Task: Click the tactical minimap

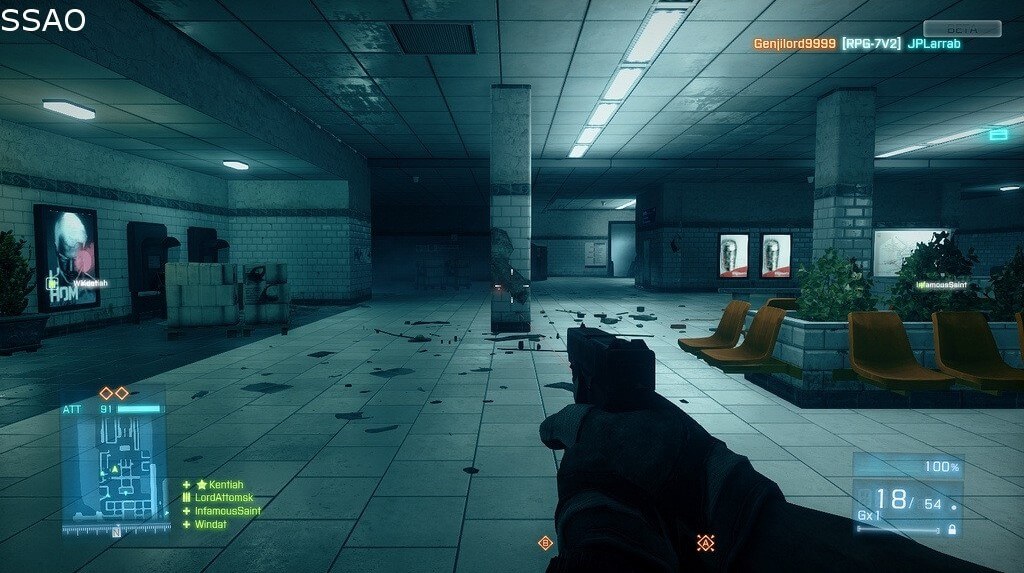Action: tap(114, 472)
